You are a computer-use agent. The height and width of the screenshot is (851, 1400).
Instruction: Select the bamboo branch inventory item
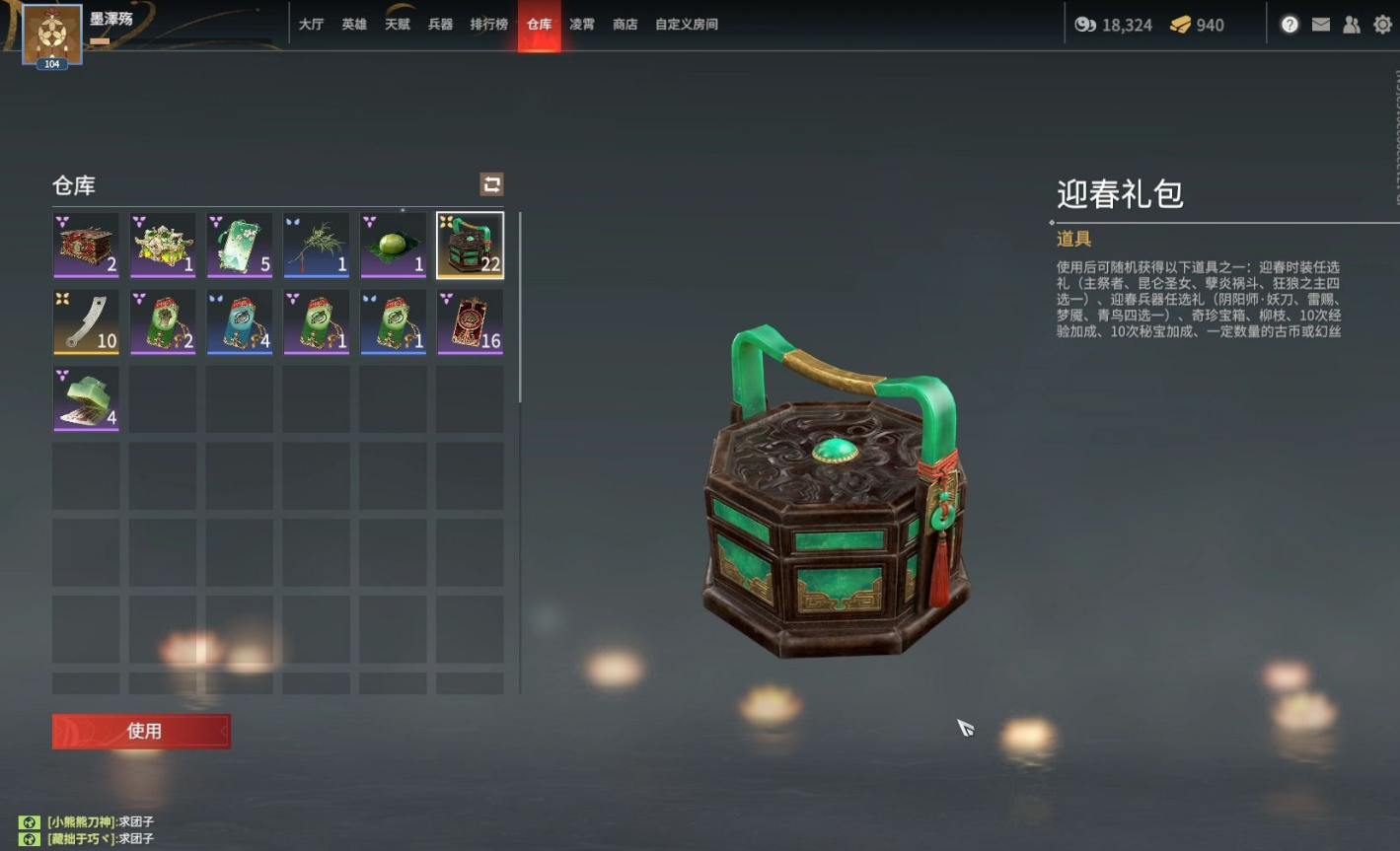[x=316, y=245]
